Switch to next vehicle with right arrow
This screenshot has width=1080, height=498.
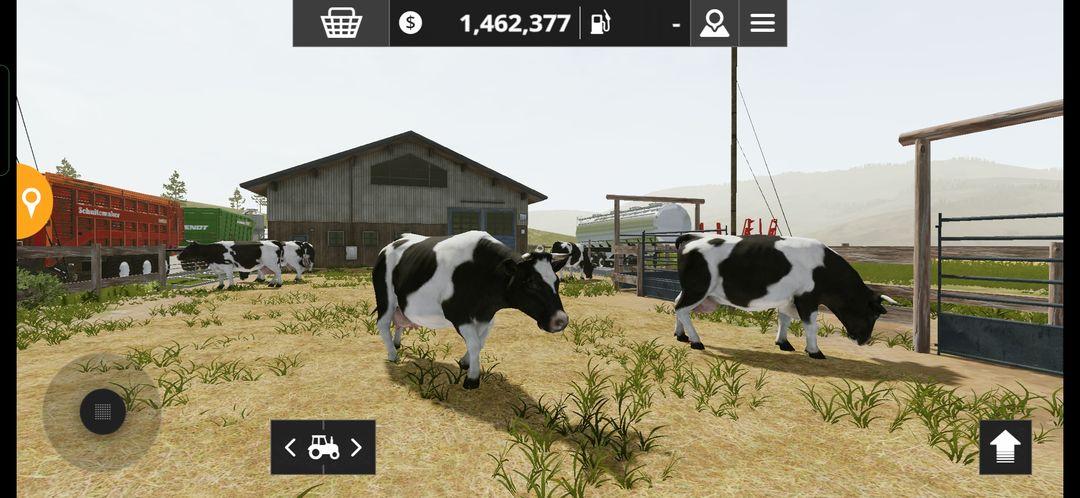(356, 448)
